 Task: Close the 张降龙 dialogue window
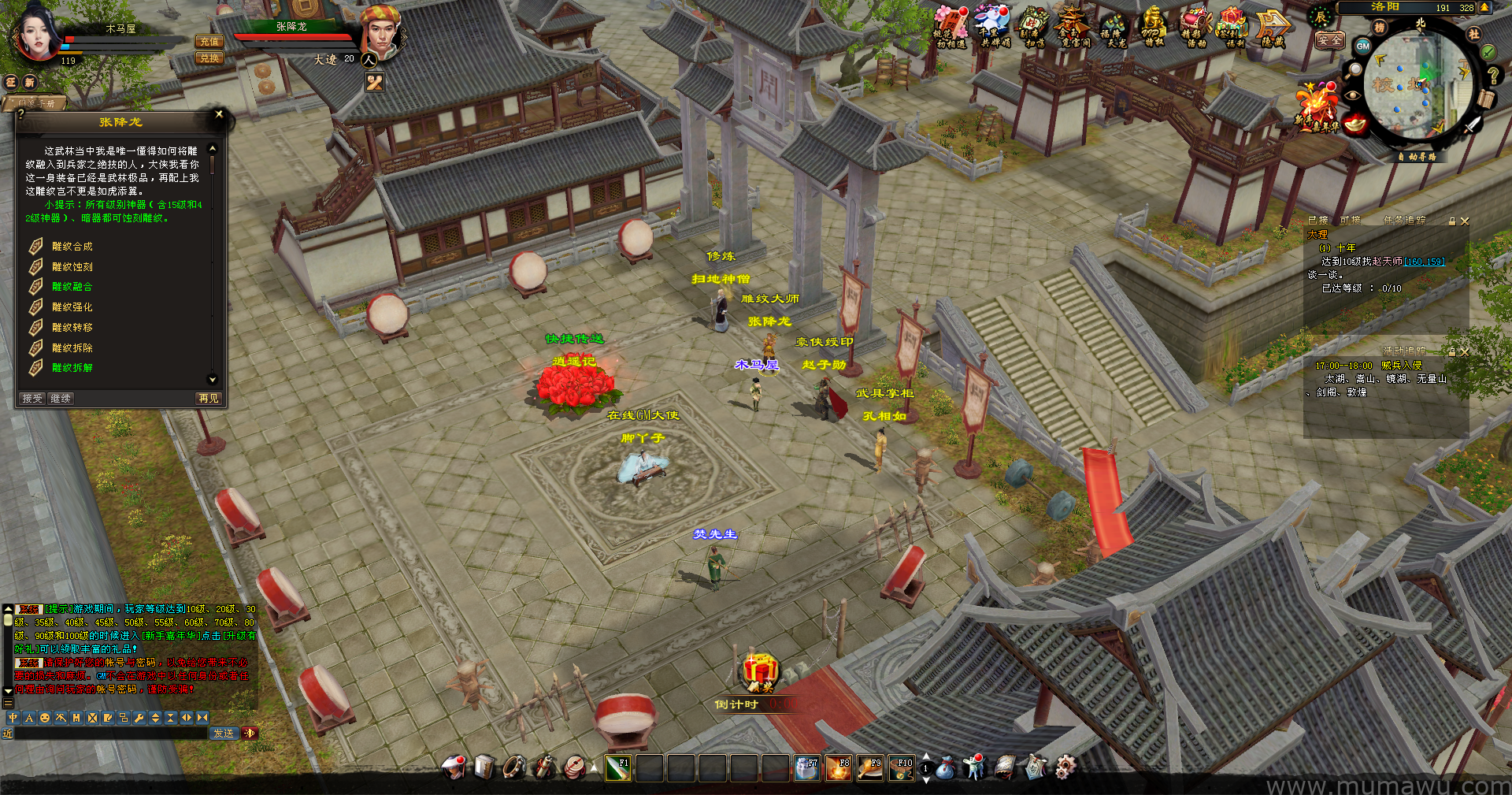[x=219, y=114]
